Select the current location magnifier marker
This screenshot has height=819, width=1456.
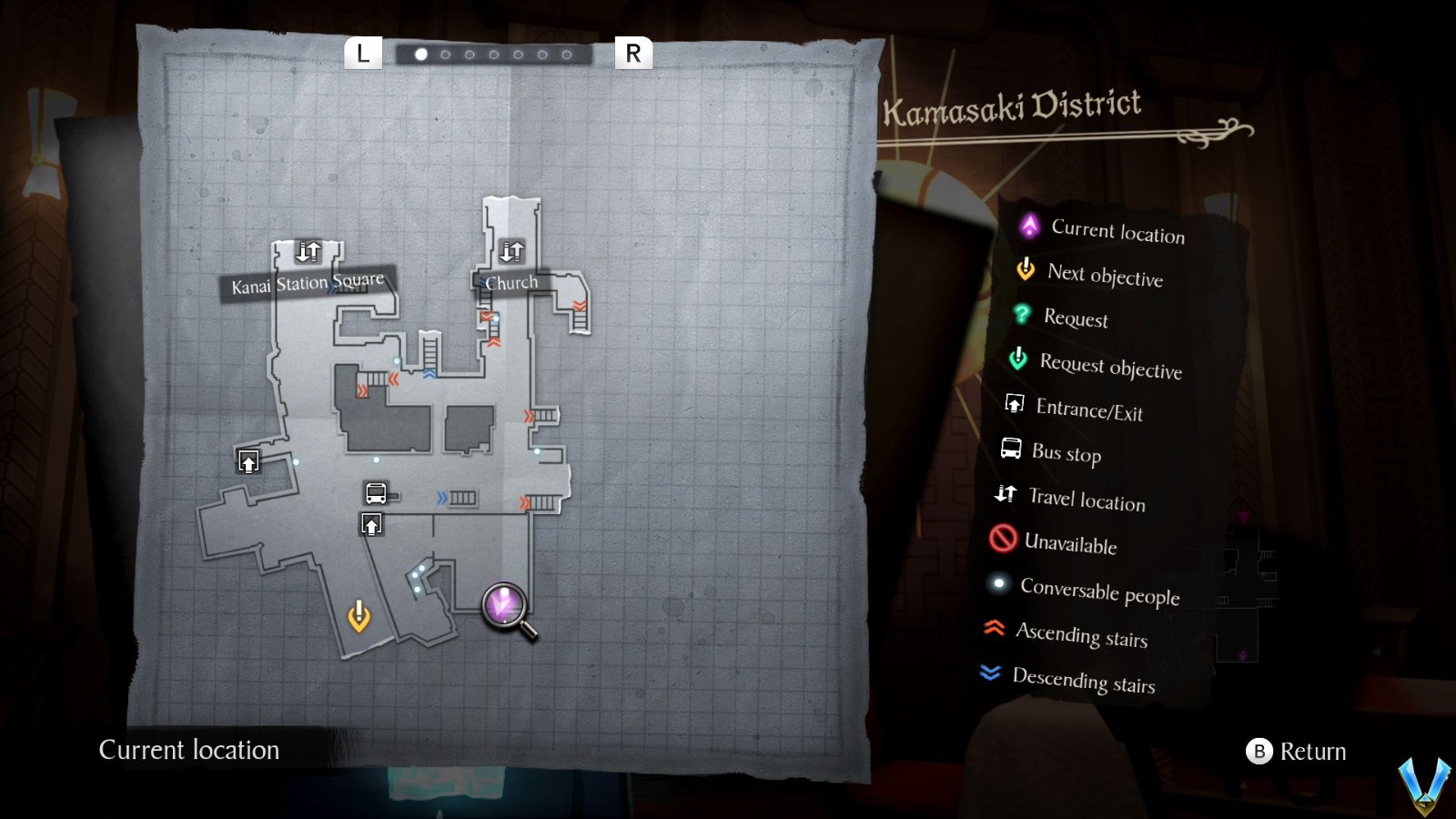pos(503,603)
